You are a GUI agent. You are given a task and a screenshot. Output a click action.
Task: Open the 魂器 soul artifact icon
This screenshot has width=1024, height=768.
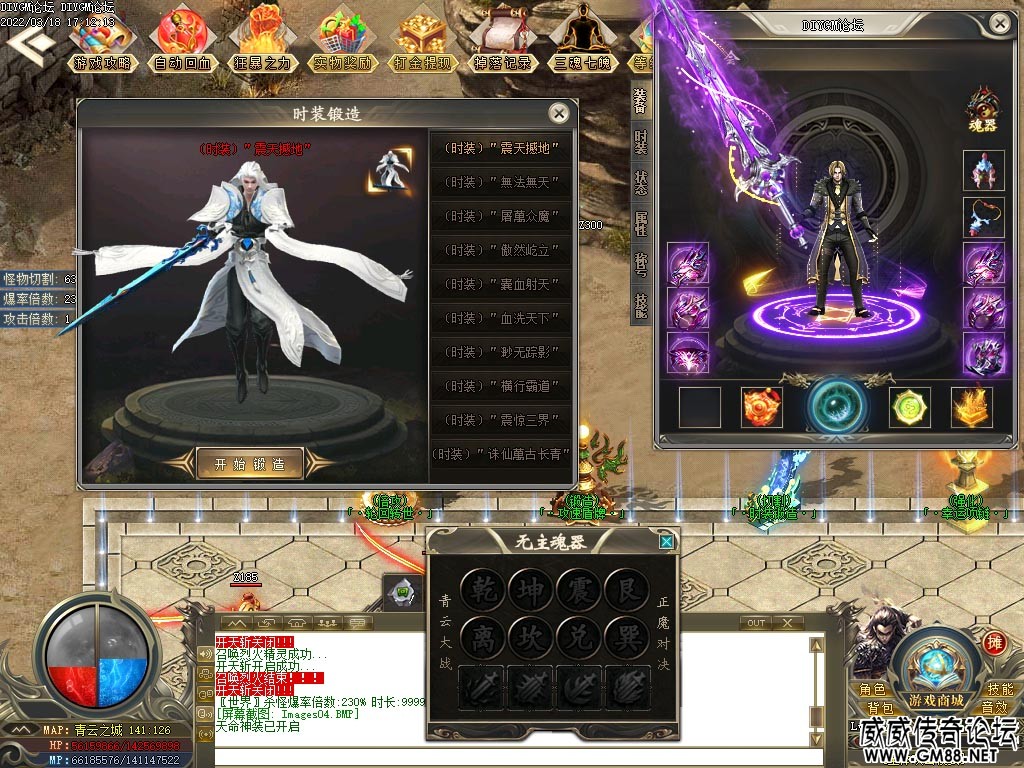pyautogui.click(x=982, y=110)
